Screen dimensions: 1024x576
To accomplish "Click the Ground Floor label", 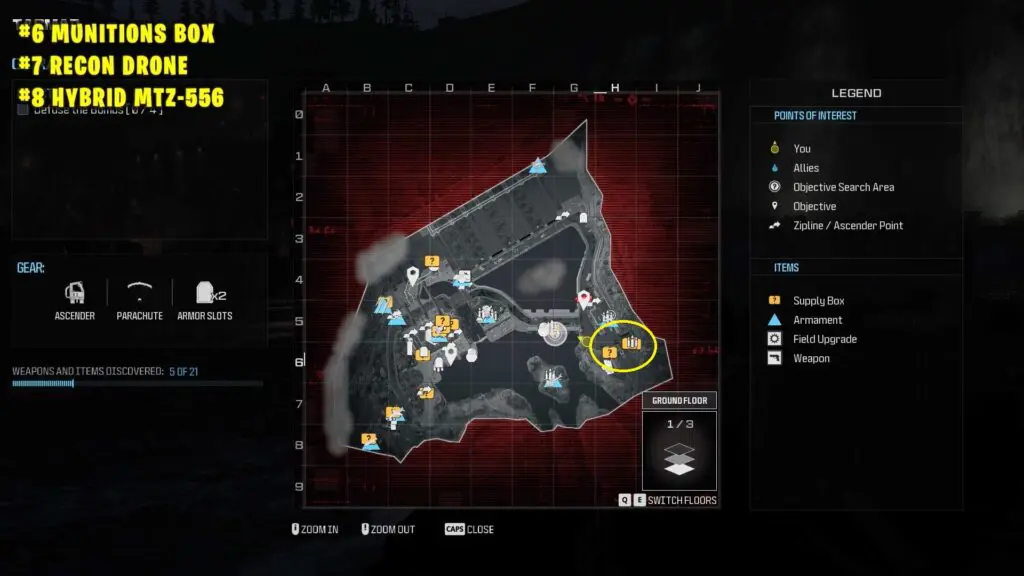I will pos(679,401).
